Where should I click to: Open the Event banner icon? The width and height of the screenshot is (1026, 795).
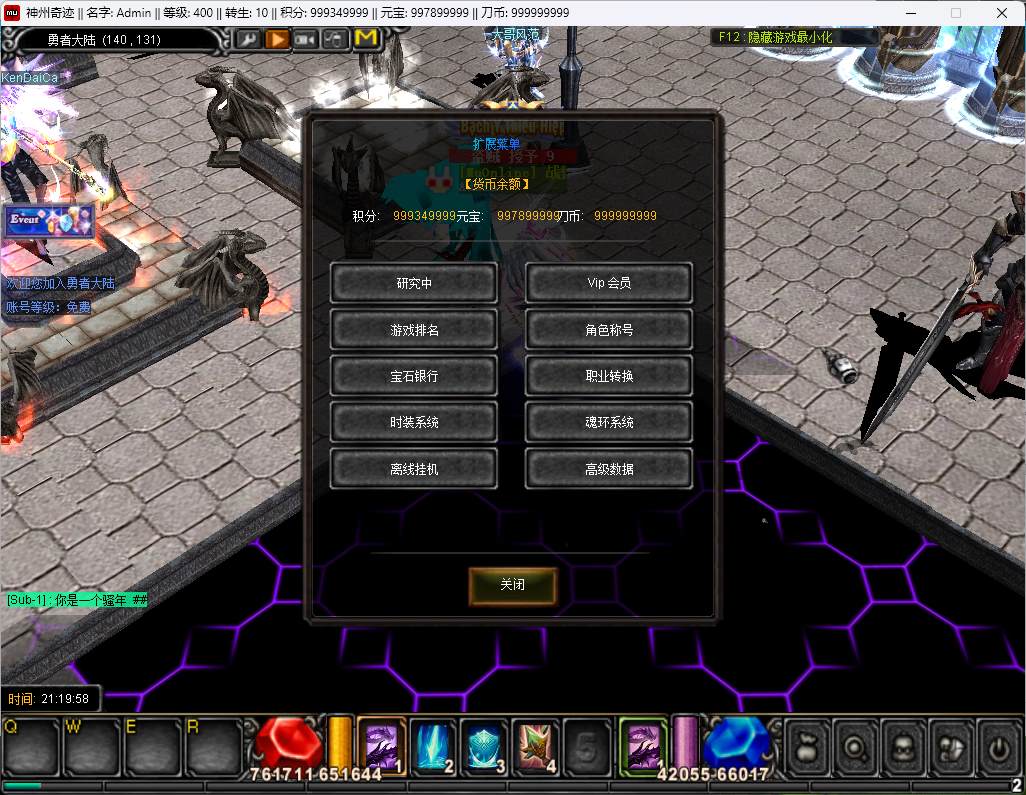click(48, 221)
